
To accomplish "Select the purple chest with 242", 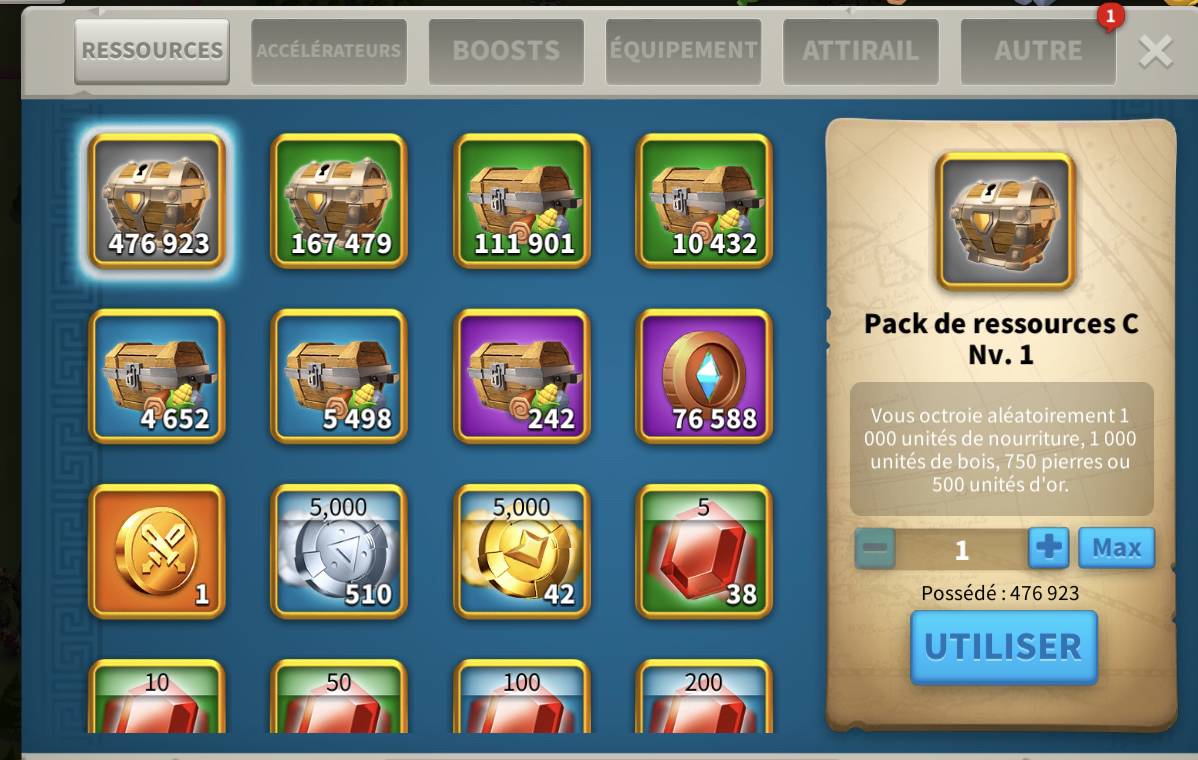I will click(x=522, y=376).
